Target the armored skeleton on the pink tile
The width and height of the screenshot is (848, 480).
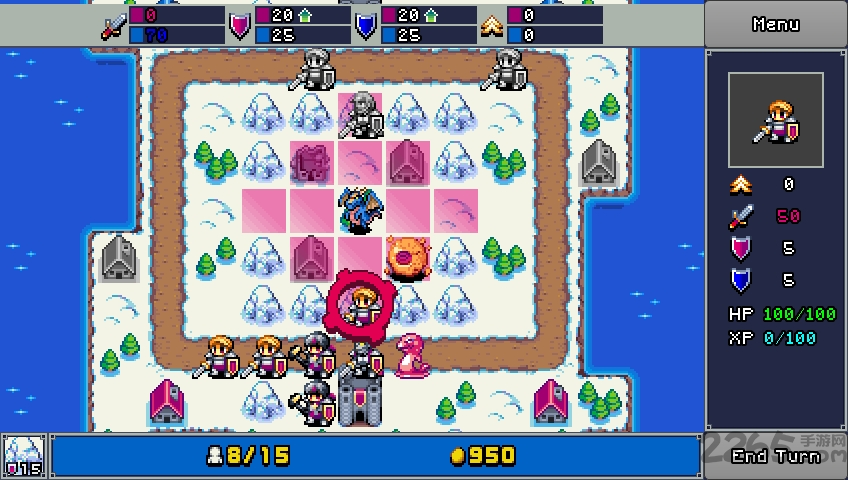[360, 114]
